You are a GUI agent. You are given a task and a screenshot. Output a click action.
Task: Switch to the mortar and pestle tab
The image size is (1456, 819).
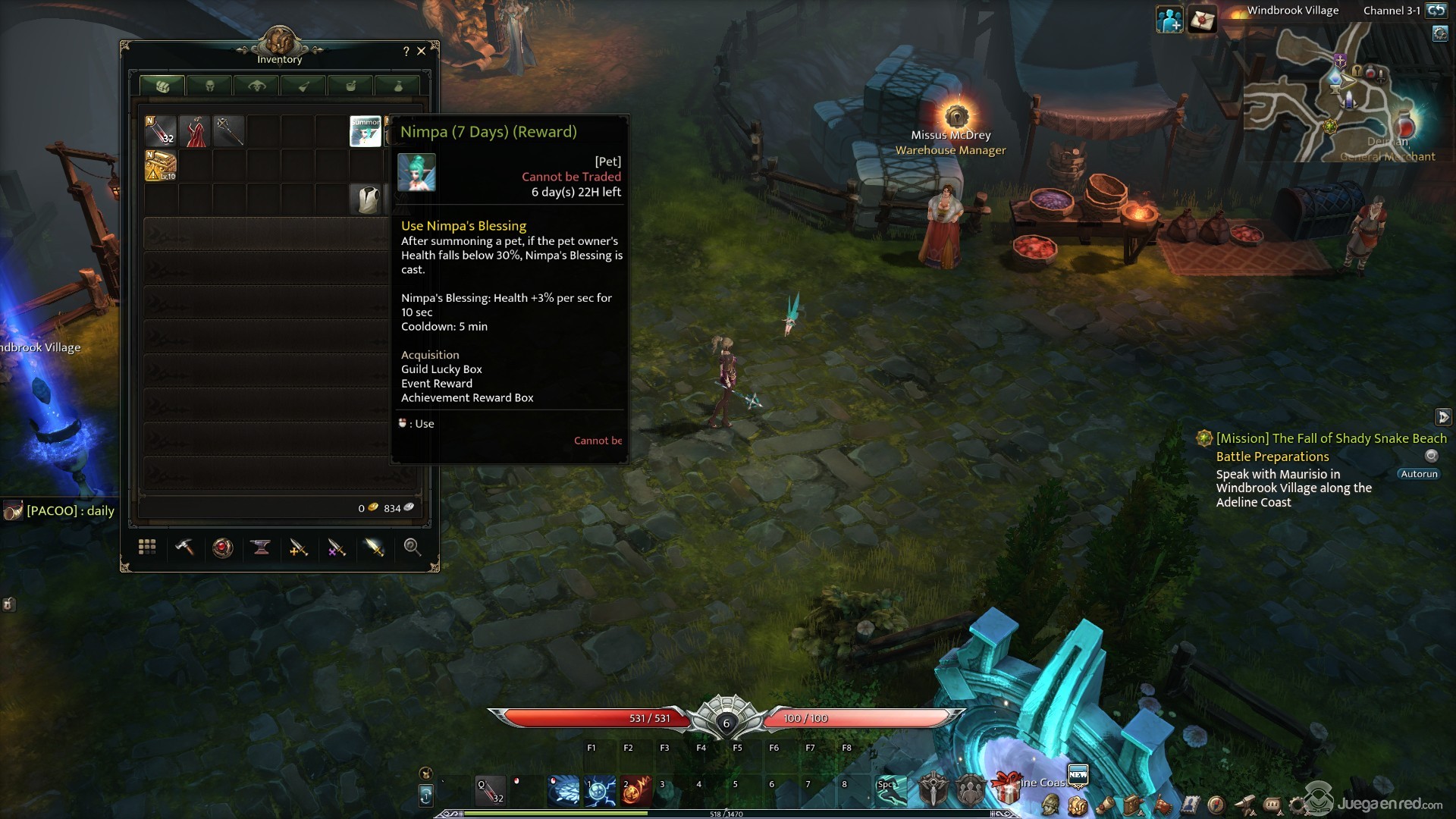[350, 86]
